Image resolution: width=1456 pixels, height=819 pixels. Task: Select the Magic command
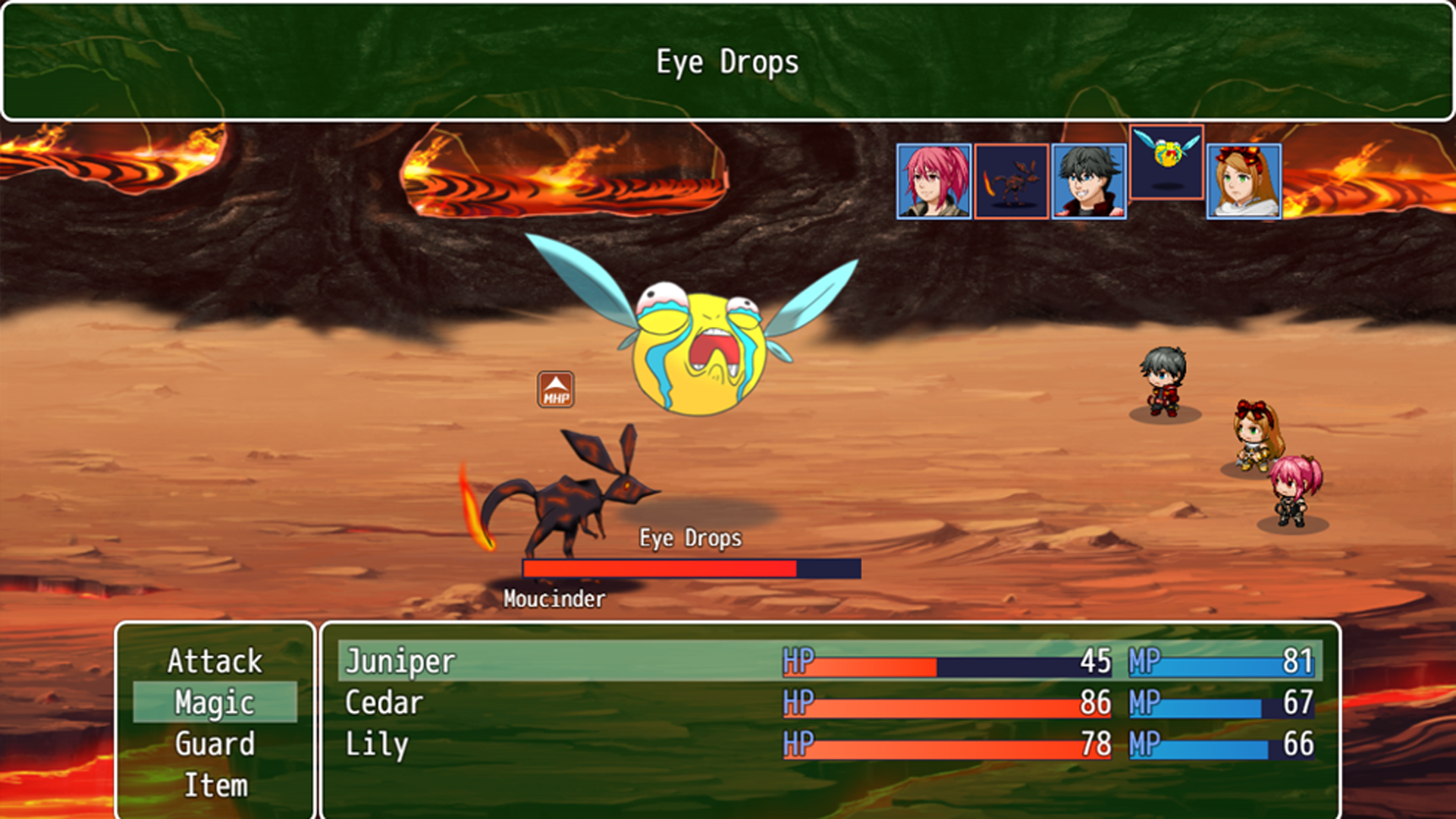215,702
